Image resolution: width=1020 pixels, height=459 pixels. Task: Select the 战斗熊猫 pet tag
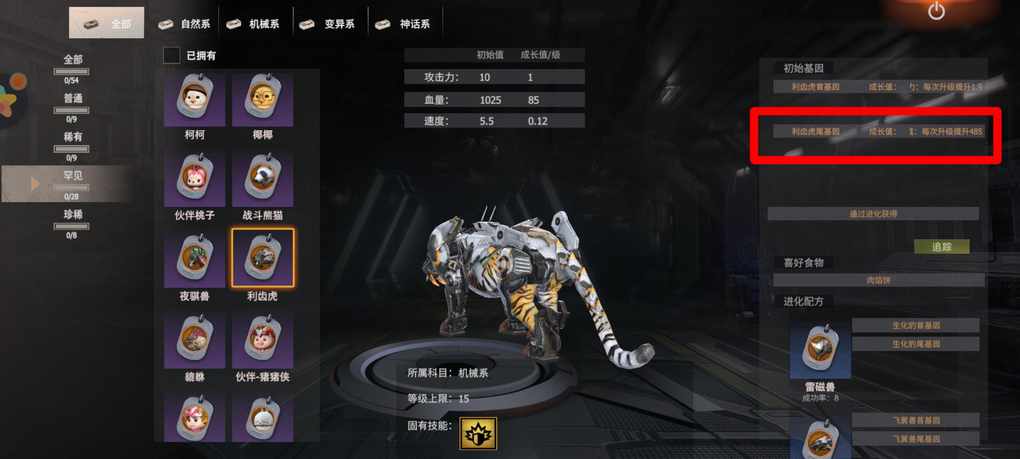tap(262, 179)
